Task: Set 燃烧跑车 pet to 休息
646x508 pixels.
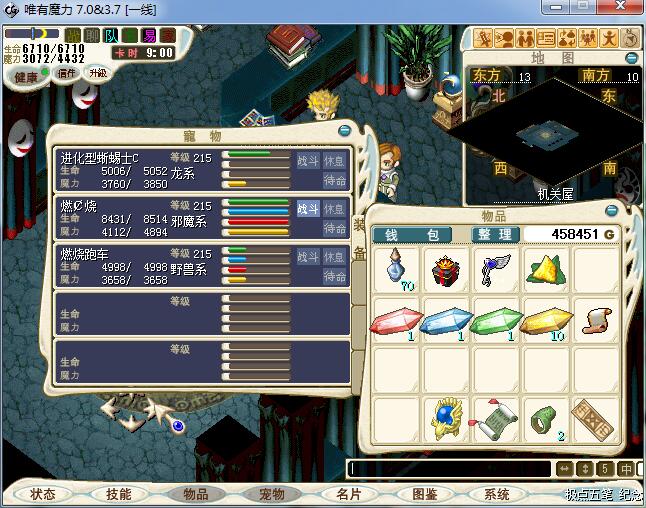Action: 335,256
